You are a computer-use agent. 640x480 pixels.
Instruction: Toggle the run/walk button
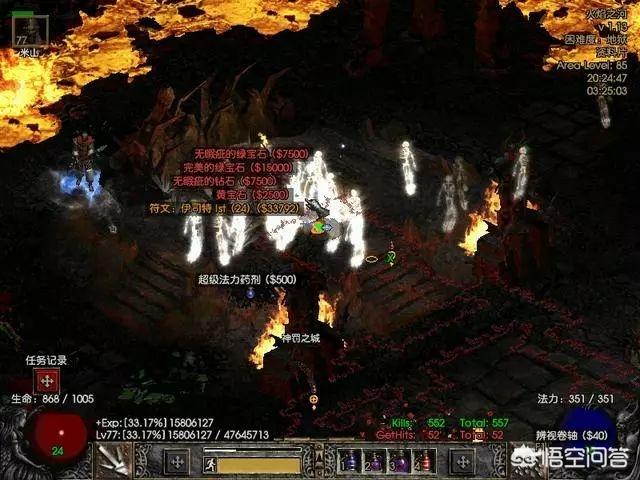coord(210,464)
